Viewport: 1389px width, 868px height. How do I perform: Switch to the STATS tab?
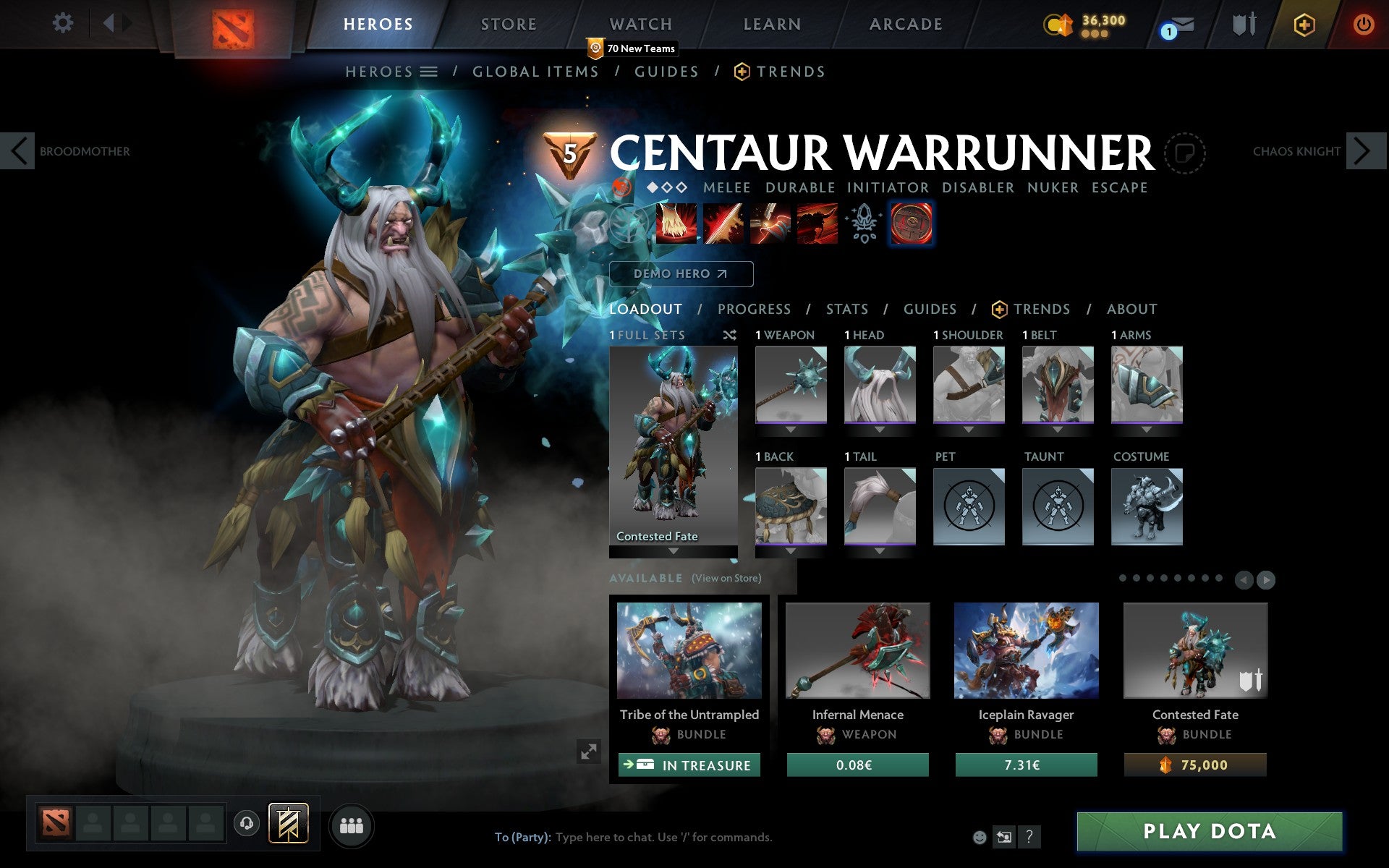point(846,309)
